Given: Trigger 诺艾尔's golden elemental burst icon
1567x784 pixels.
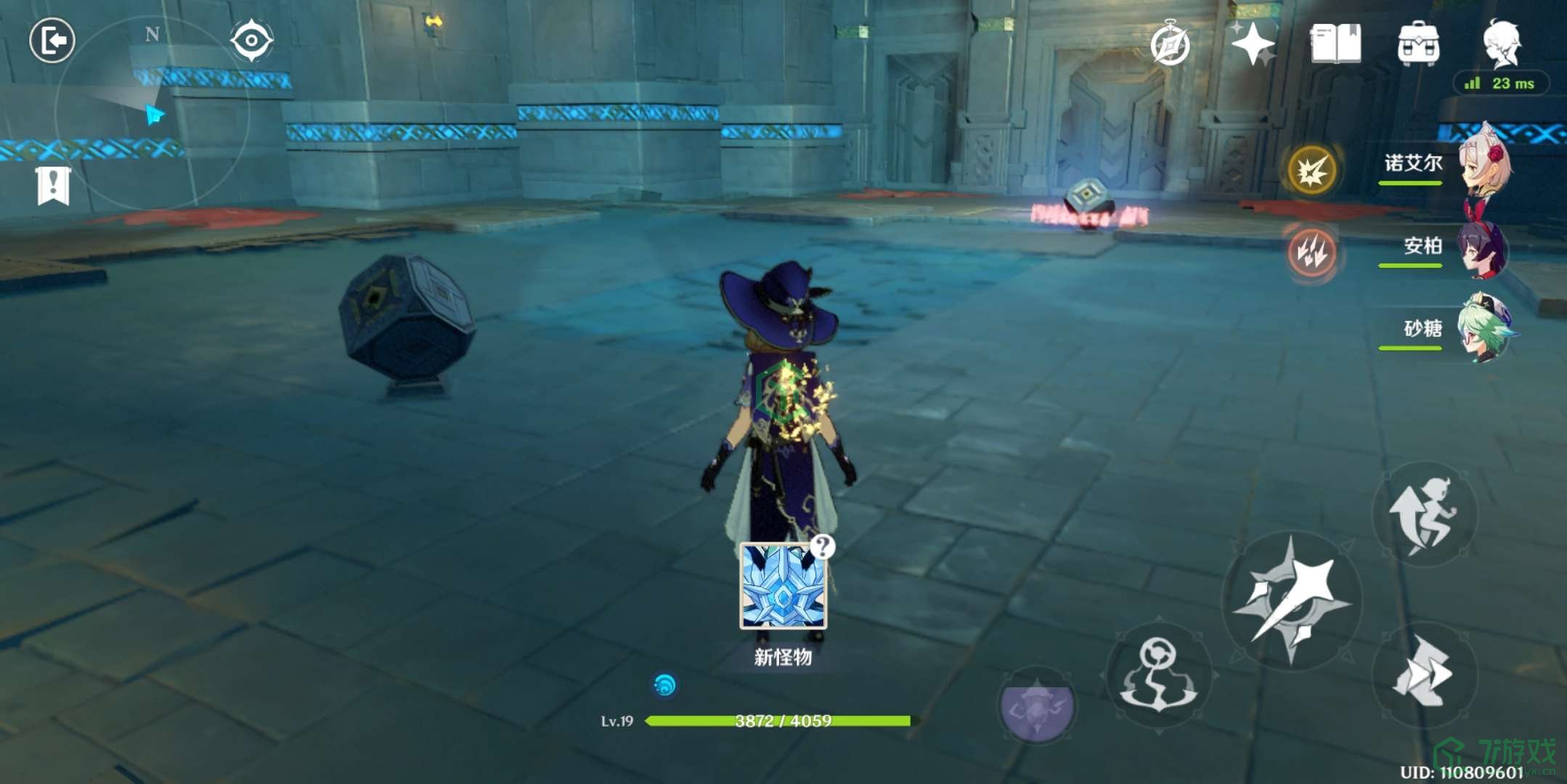Looking at the screenshot, I should tap(1311, 171).
